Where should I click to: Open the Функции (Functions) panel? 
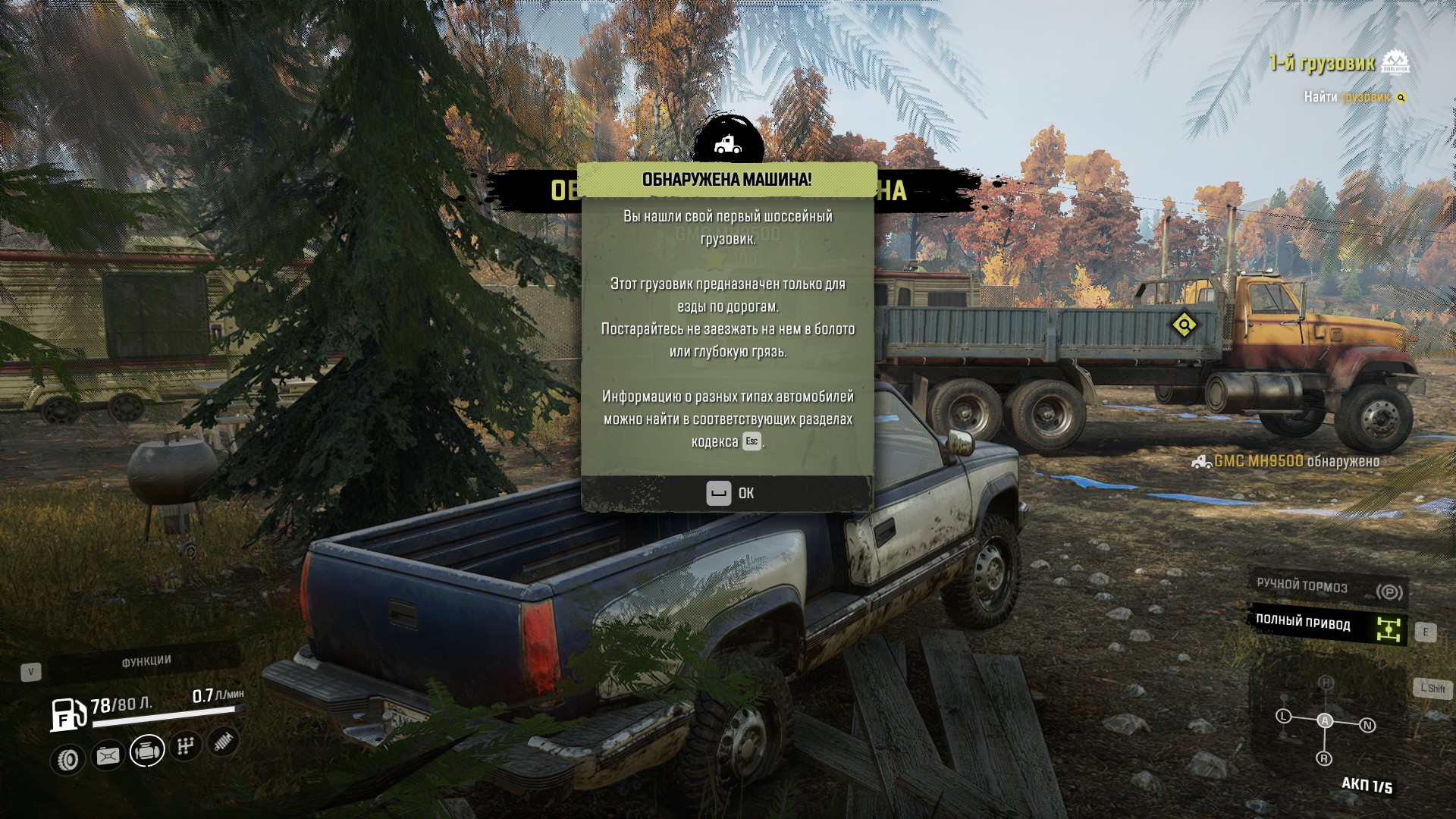[x=146, y=662]
